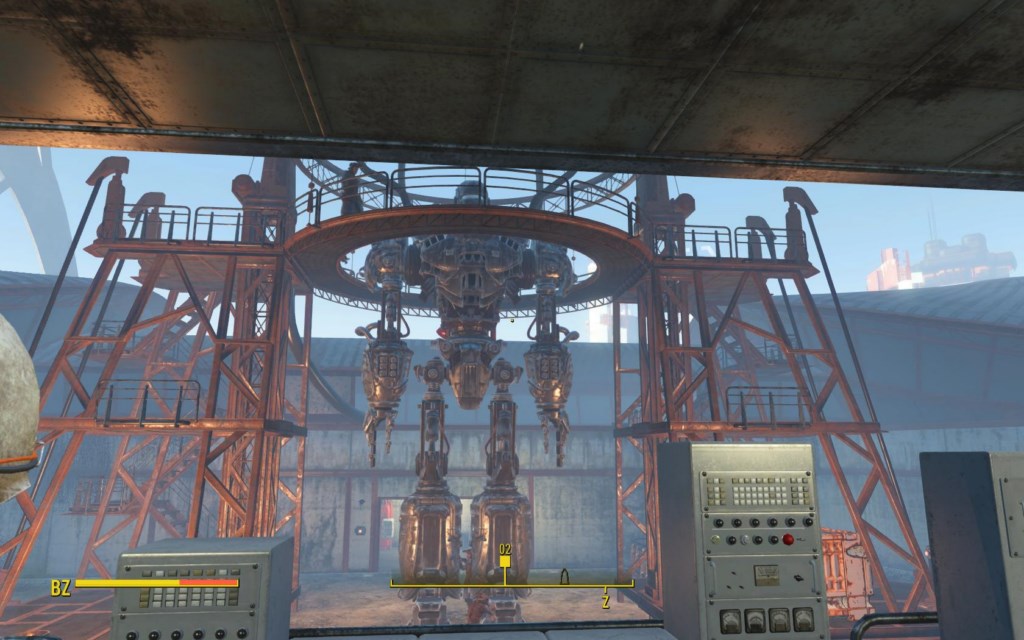Click the yellow quest marker on the compass

click(505, 562)
